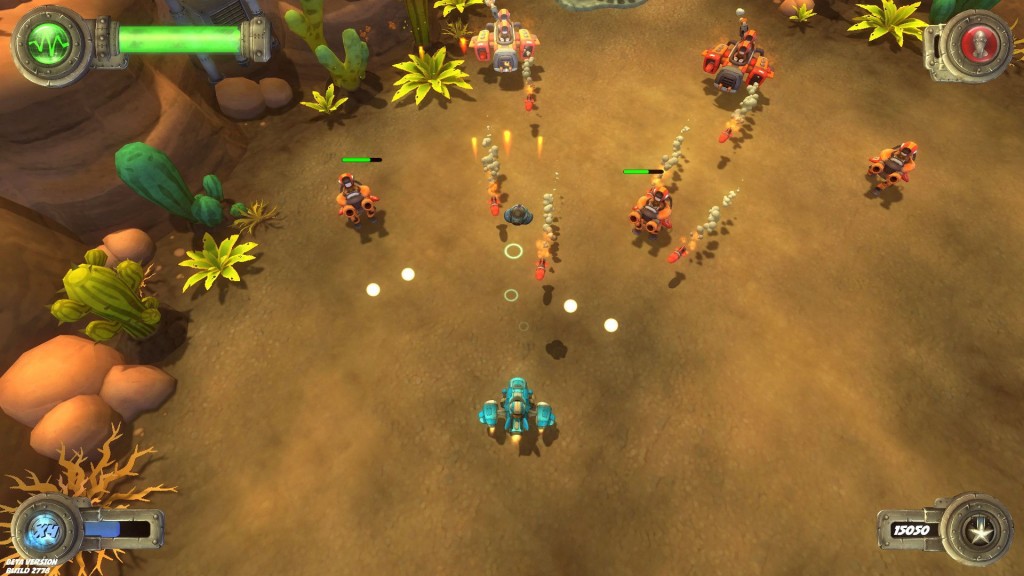1024x576 pixels.
Task: Select the green heartbeat monitor icon
Action: click(47, 42)
